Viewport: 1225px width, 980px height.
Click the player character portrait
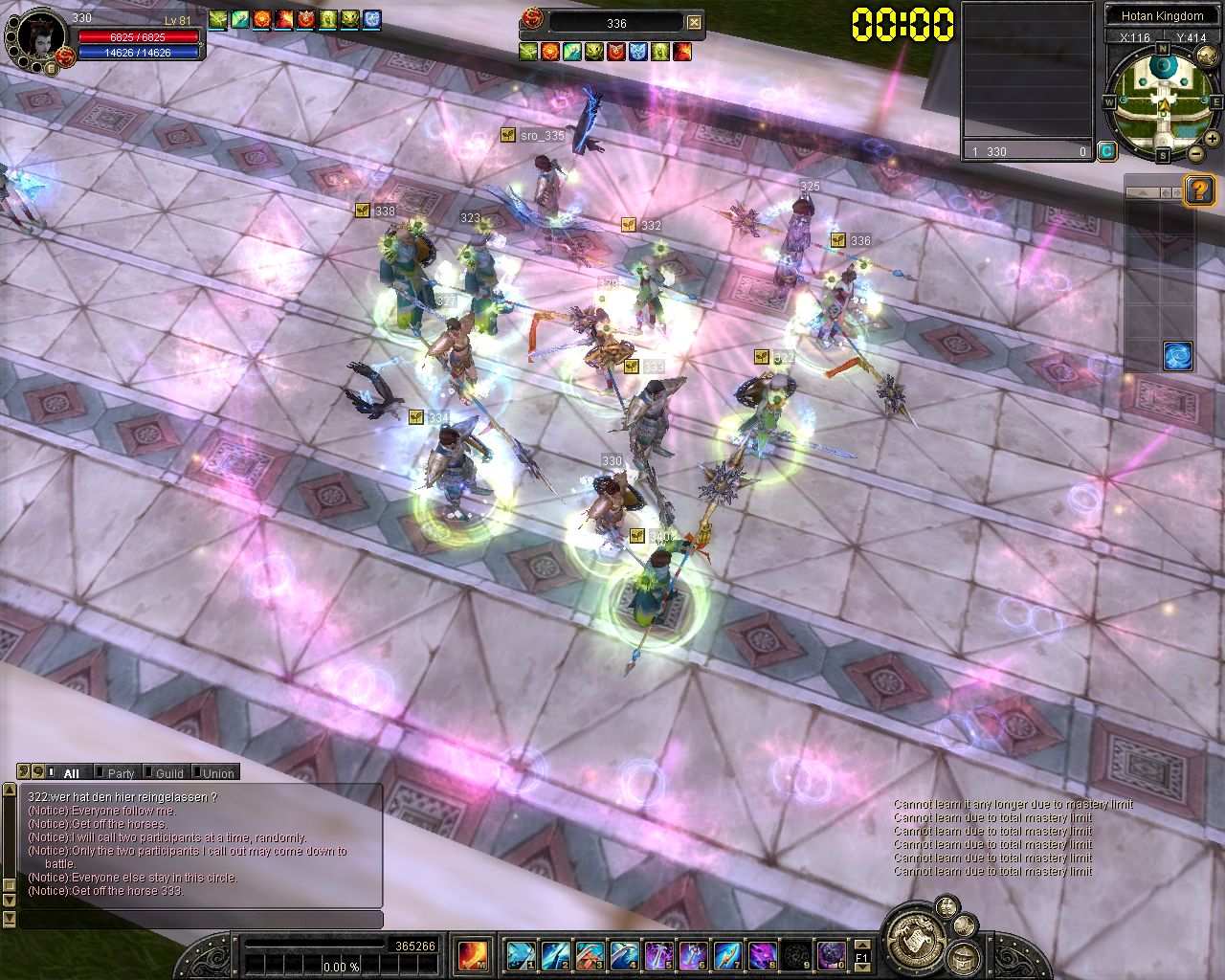tap(38, 36)
